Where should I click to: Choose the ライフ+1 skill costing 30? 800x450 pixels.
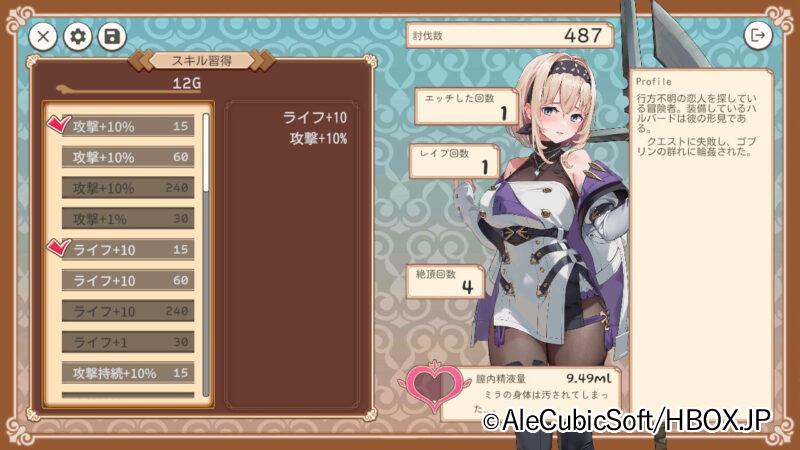pyautogui.click(x=128, y=343)
